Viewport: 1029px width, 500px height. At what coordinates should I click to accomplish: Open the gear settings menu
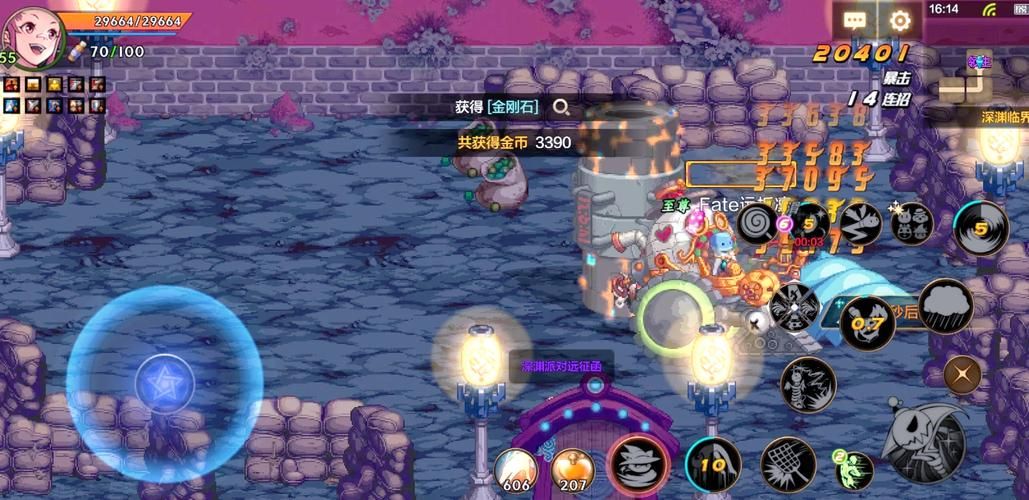900,20
